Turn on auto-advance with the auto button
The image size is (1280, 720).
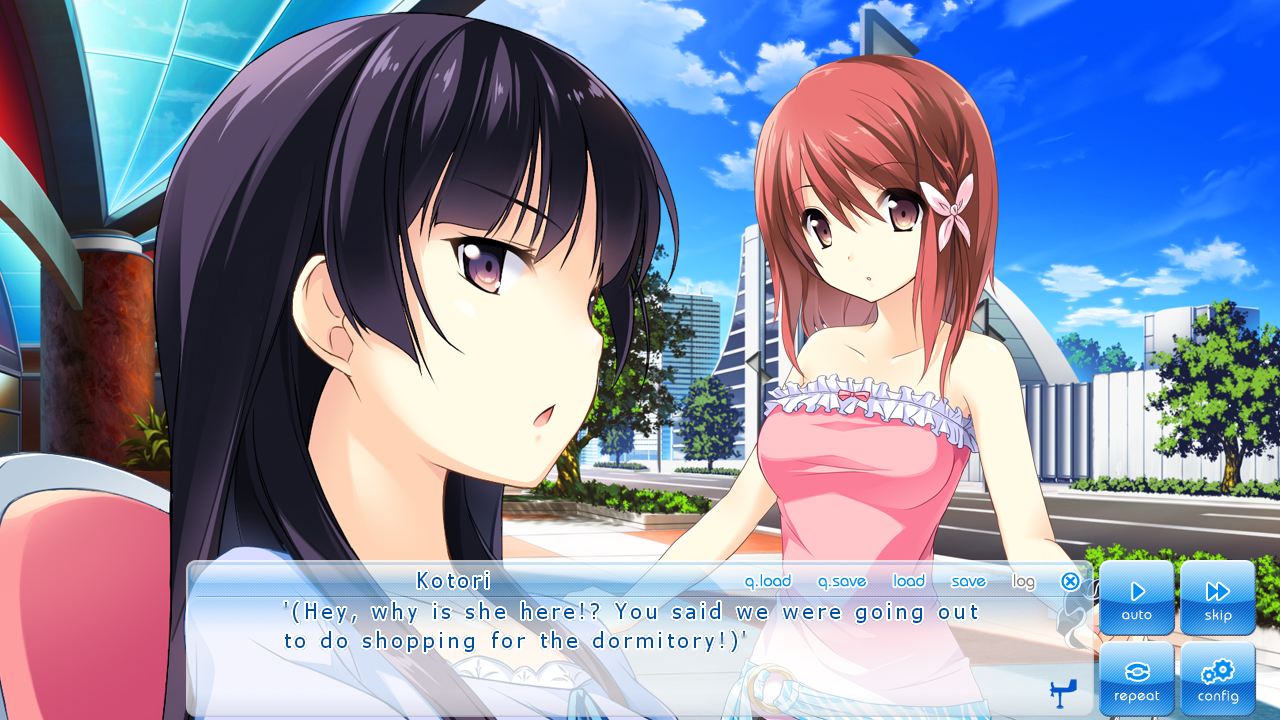coord(1137,597)
